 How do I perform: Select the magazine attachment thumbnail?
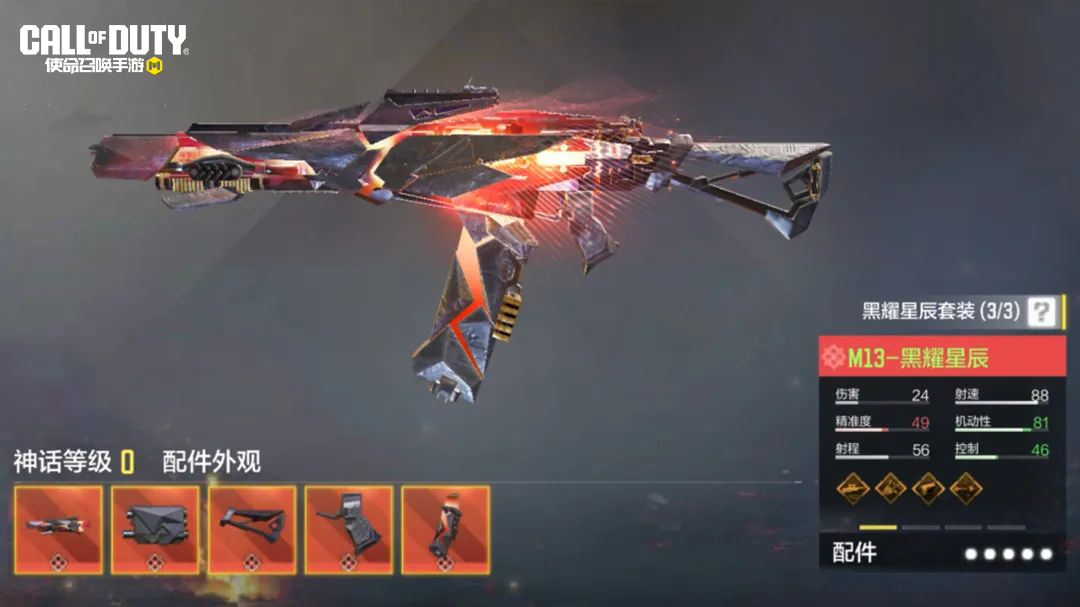pos(446,529)
